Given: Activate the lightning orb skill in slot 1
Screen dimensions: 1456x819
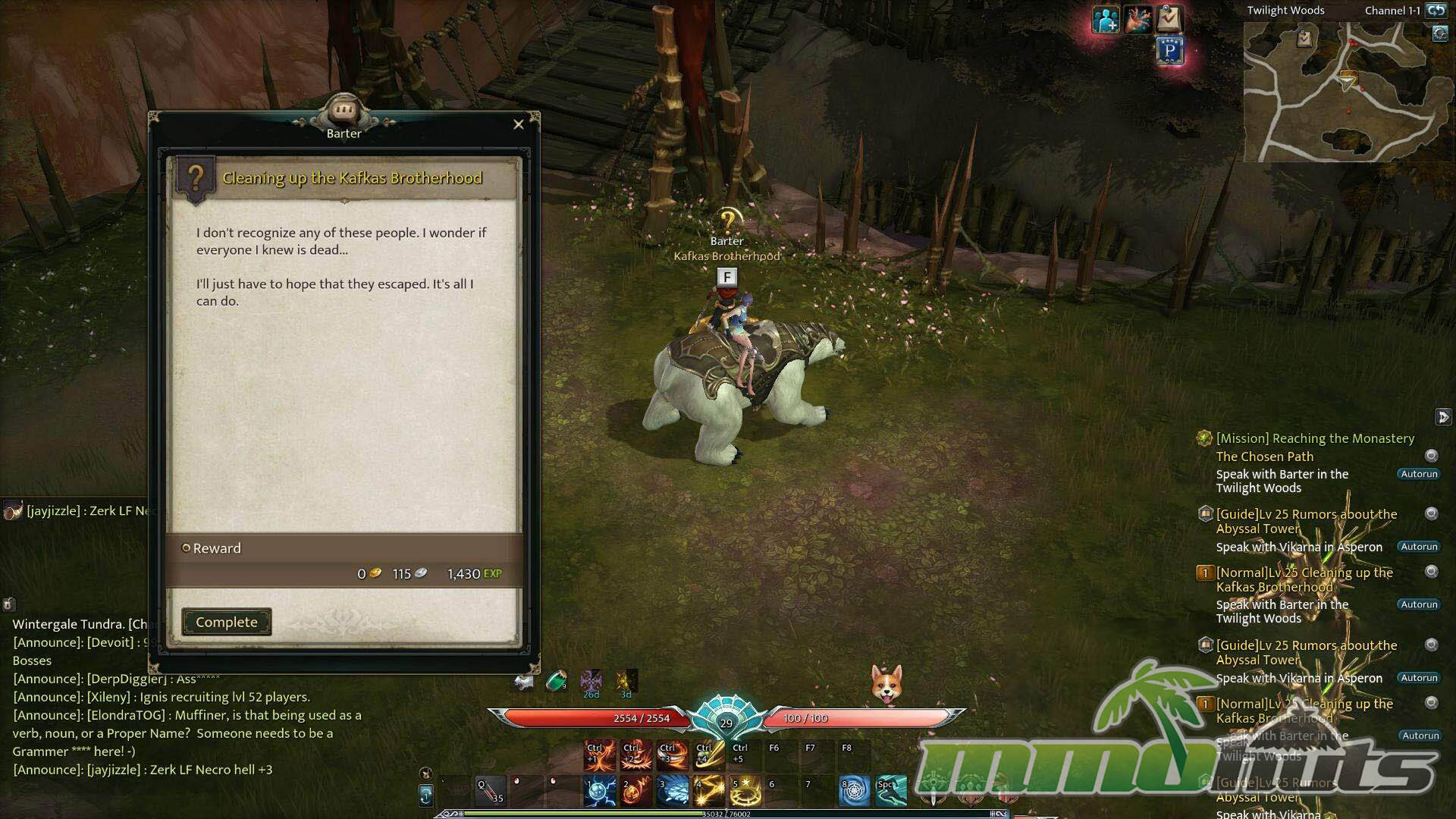Looking at the screenshot, I should point(599,791).
